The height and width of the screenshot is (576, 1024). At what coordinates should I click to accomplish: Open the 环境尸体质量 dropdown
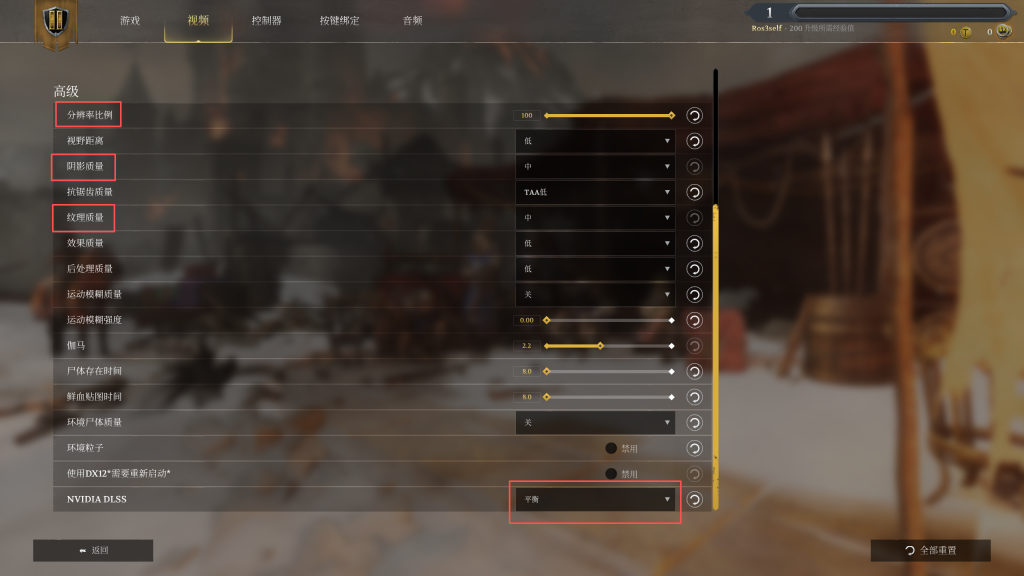595,422
